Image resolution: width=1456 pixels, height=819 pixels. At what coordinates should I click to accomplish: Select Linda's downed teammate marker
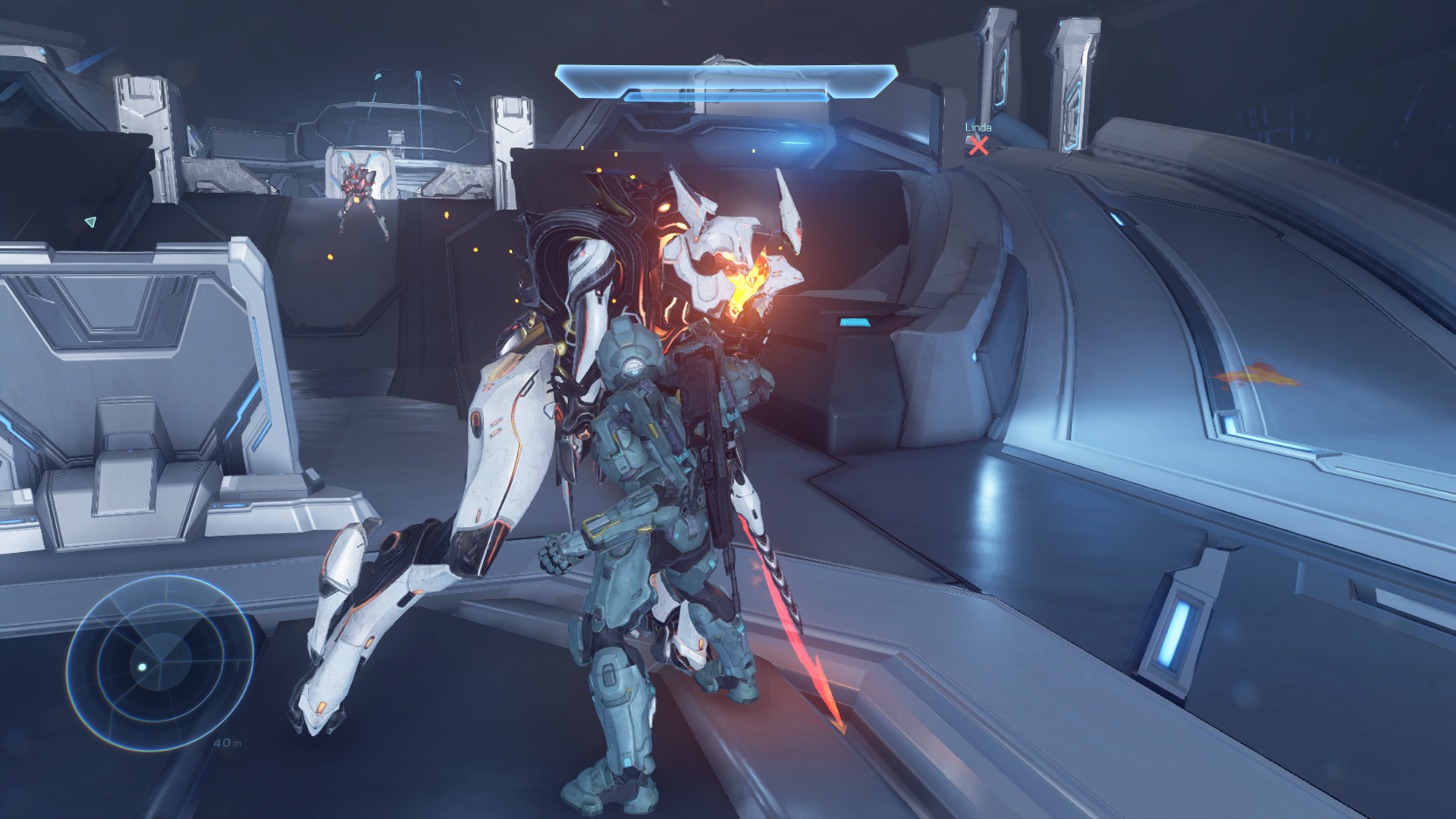978,145
